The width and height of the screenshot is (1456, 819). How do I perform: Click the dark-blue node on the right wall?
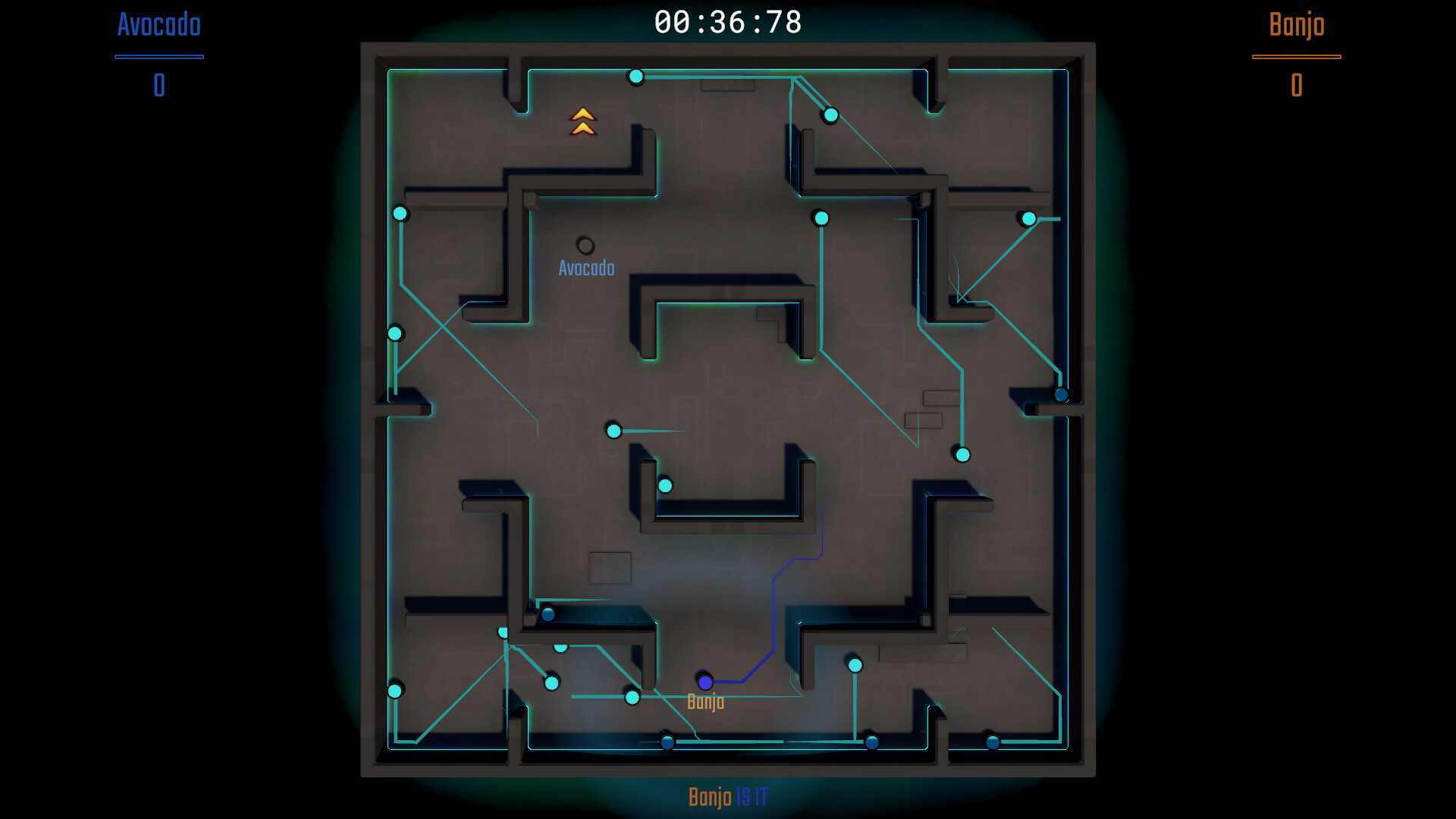pos(1059,394)
